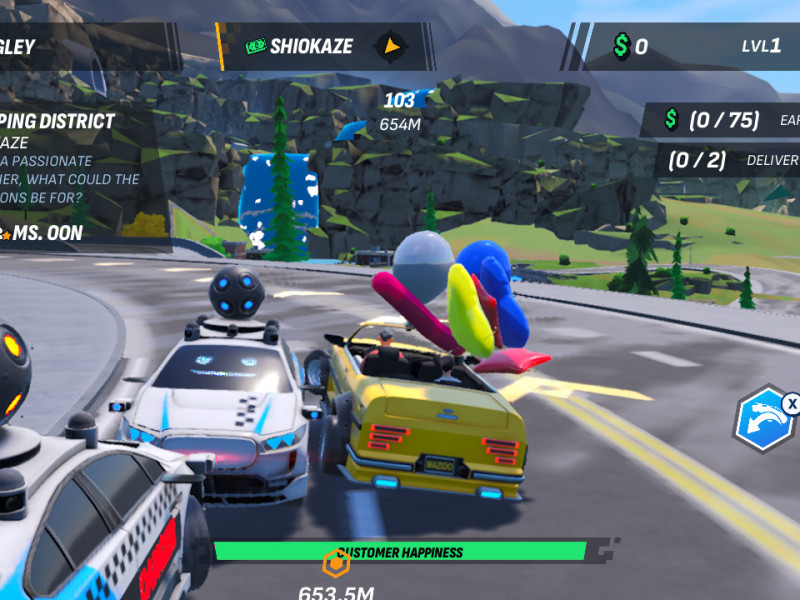Click the orange compass arrow icon
The height and width of the screenshot is (600, 800).
(x=392, y=46)
